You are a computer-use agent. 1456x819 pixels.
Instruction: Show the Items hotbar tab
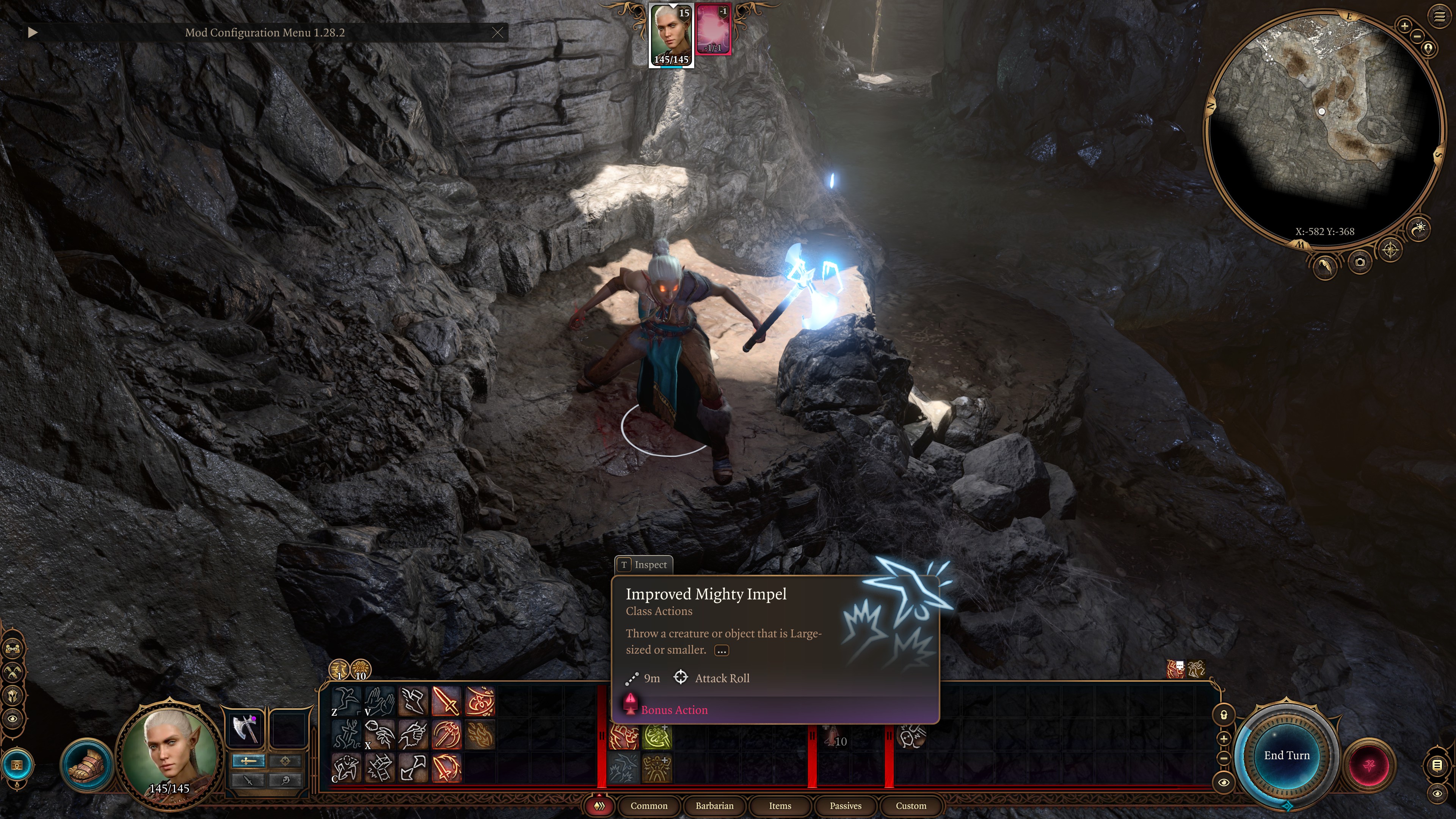click(780, 805)
